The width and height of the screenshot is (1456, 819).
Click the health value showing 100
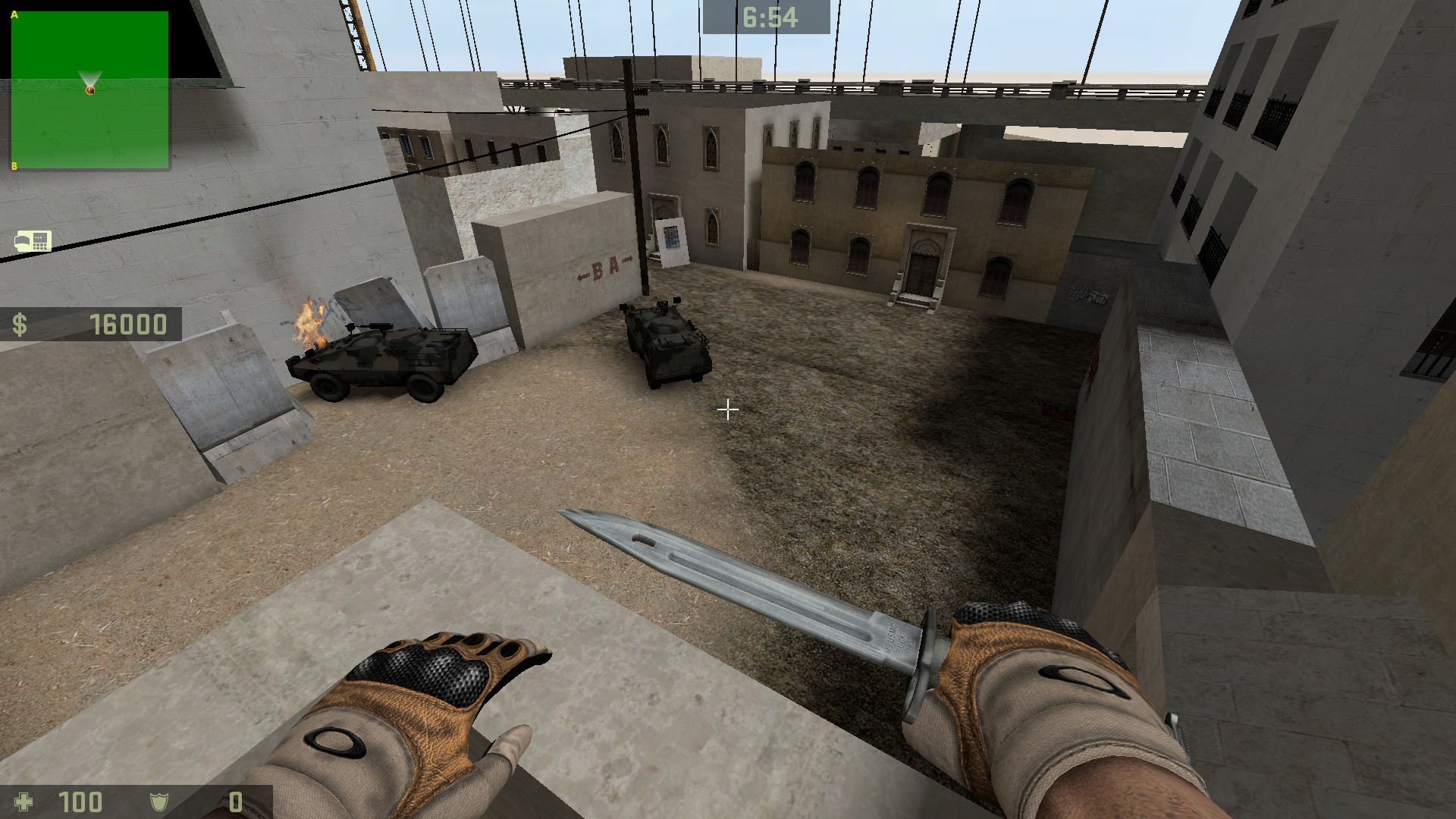click(81, 803)
